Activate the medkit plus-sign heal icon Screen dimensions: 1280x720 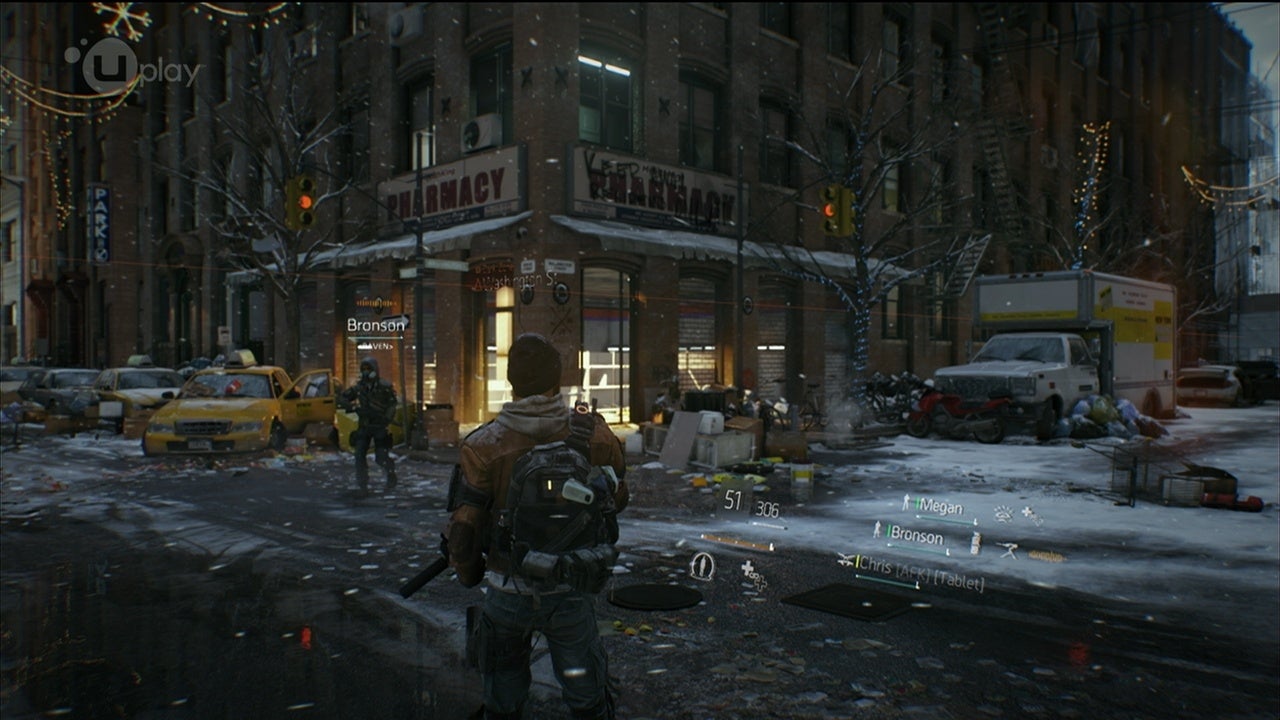[748, 570]
